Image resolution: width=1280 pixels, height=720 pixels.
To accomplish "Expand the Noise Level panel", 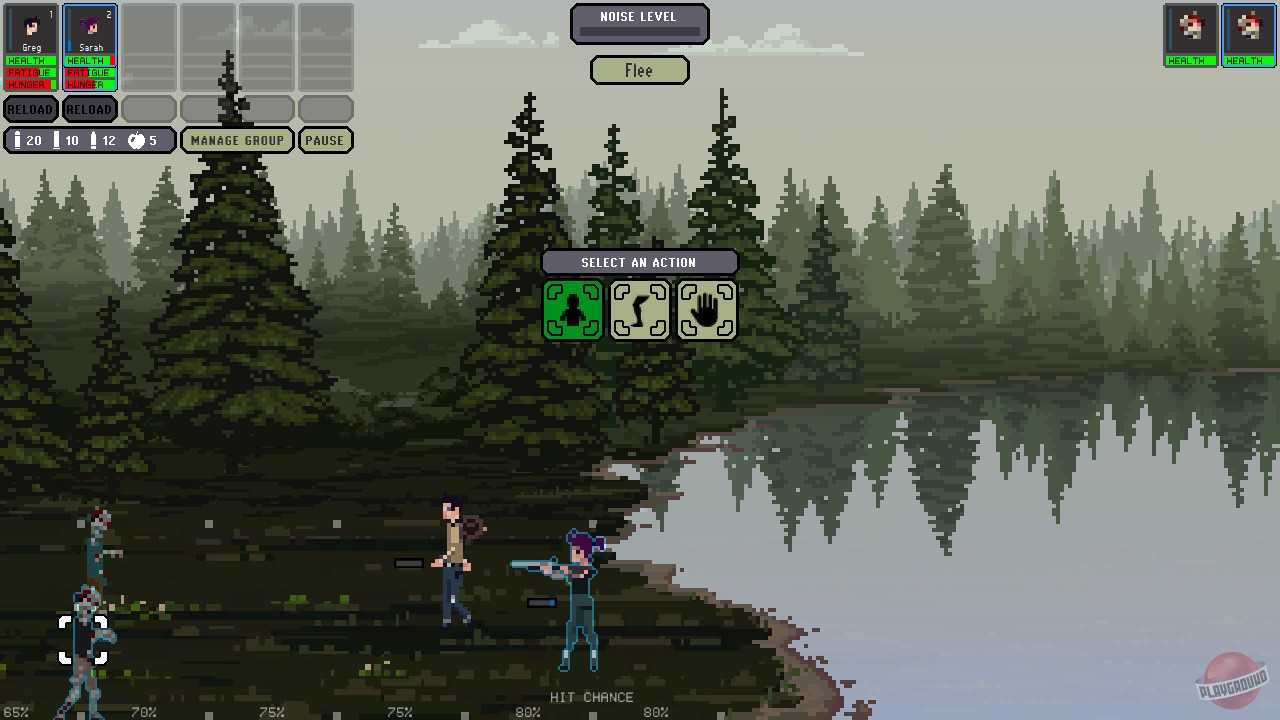I will [x=640, y=22].
